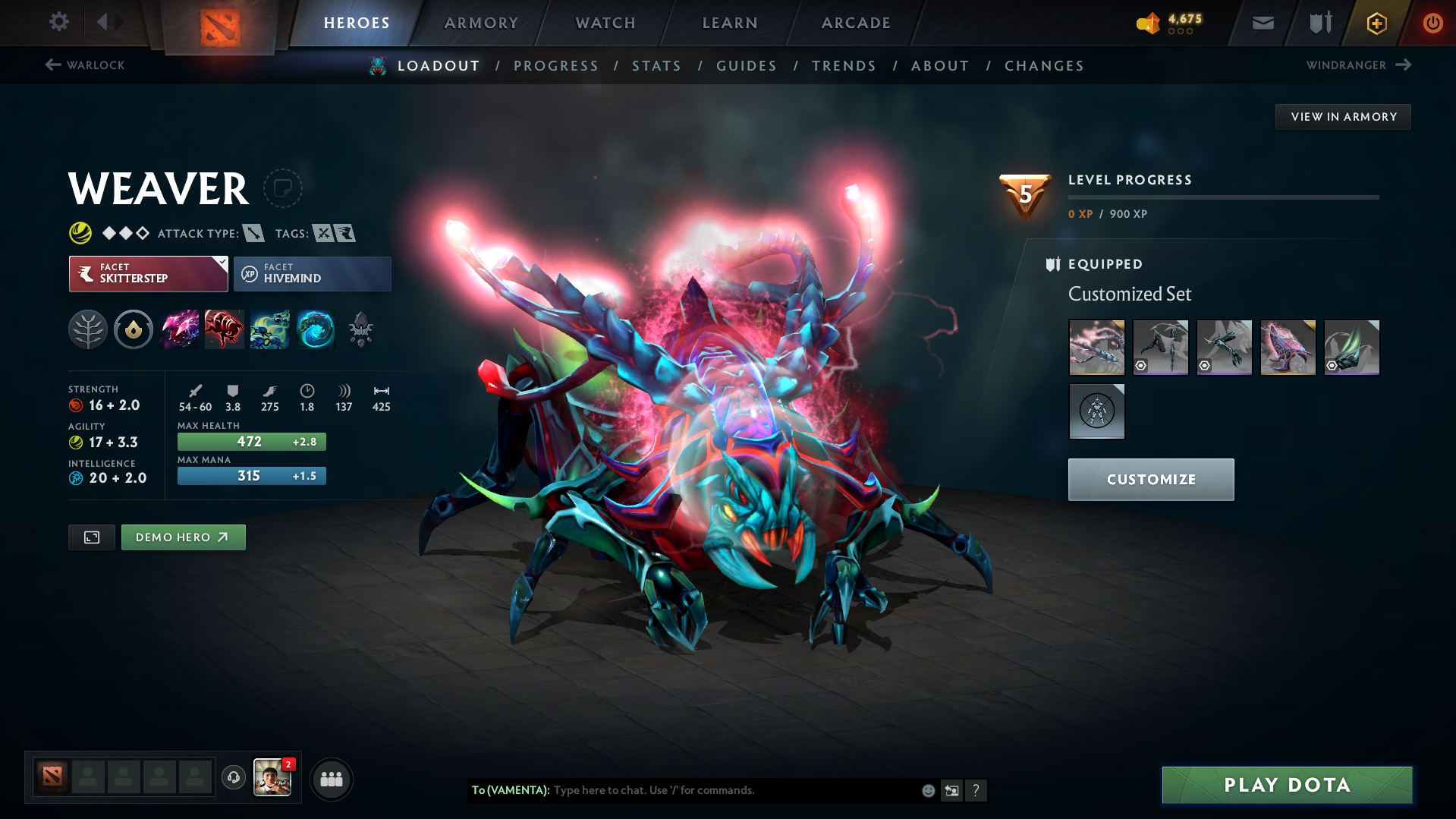The height and width of the screenshot is (819, 1456).
Task: Select the Time Lapse ability icon
Action: (316, 329)
